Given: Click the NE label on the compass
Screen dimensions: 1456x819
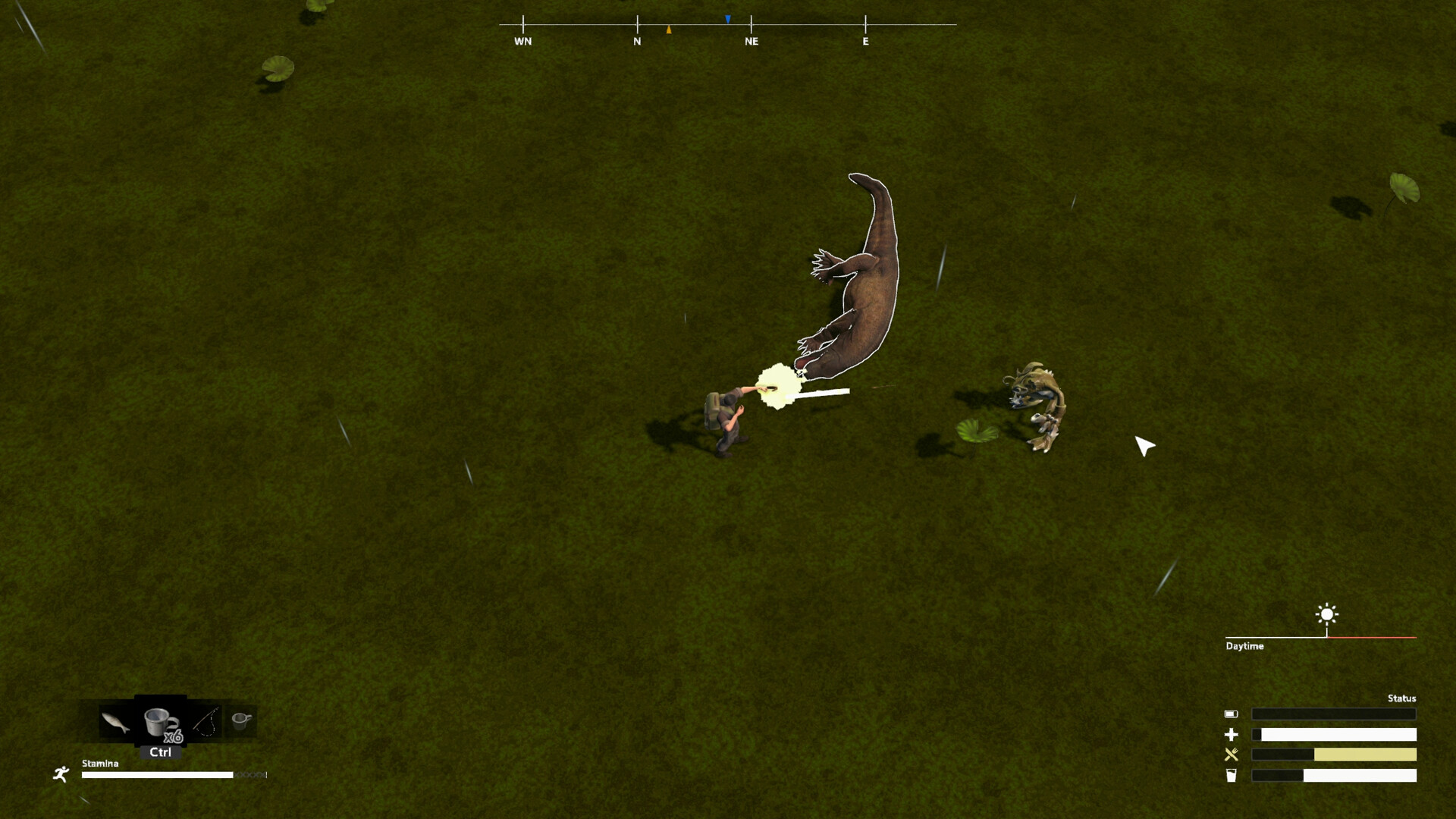Looking at the screenshot, I should point(752,42).
